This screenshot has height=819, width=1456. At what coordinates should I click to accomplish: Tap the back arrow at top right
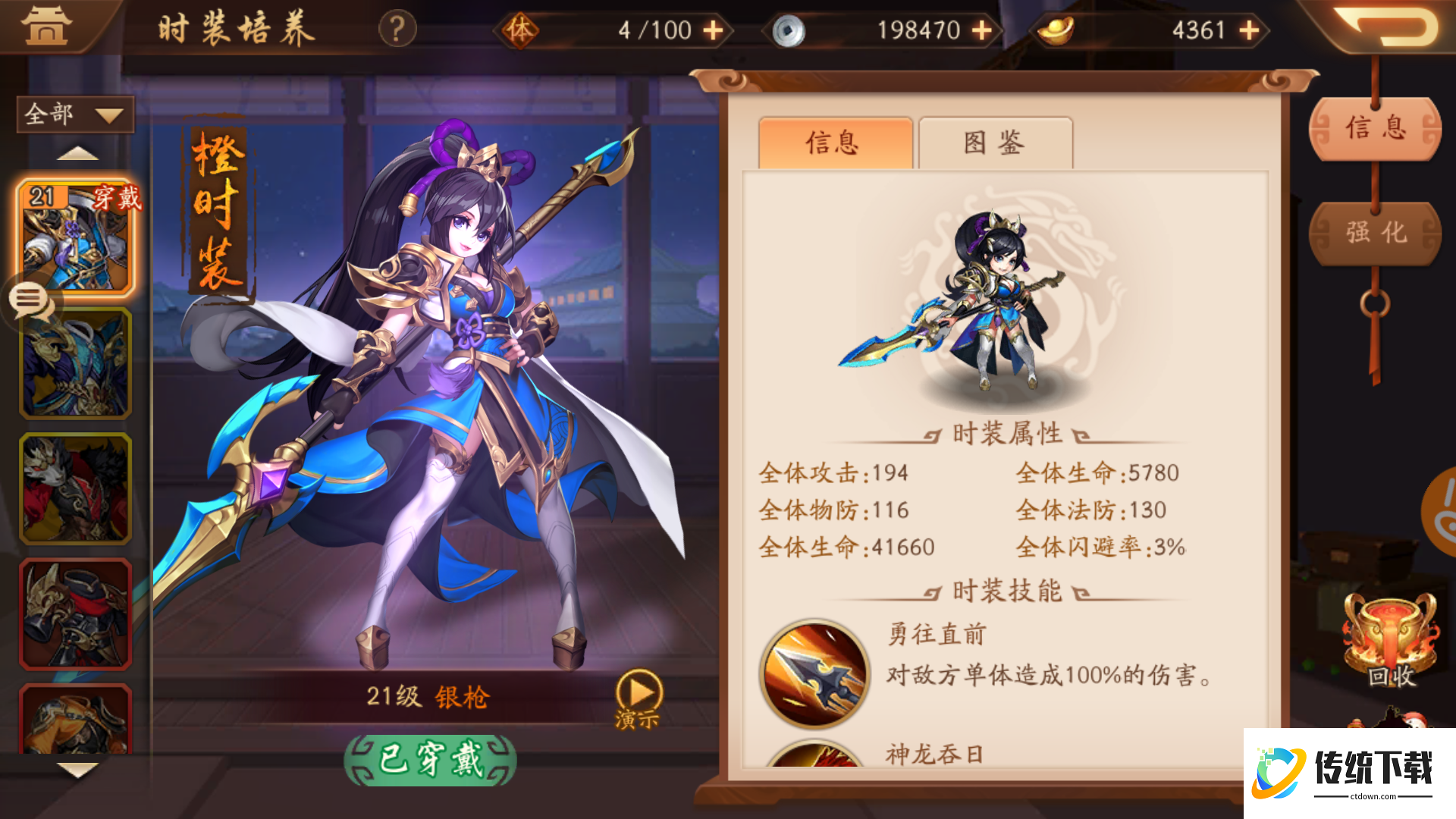point(1386,29)
